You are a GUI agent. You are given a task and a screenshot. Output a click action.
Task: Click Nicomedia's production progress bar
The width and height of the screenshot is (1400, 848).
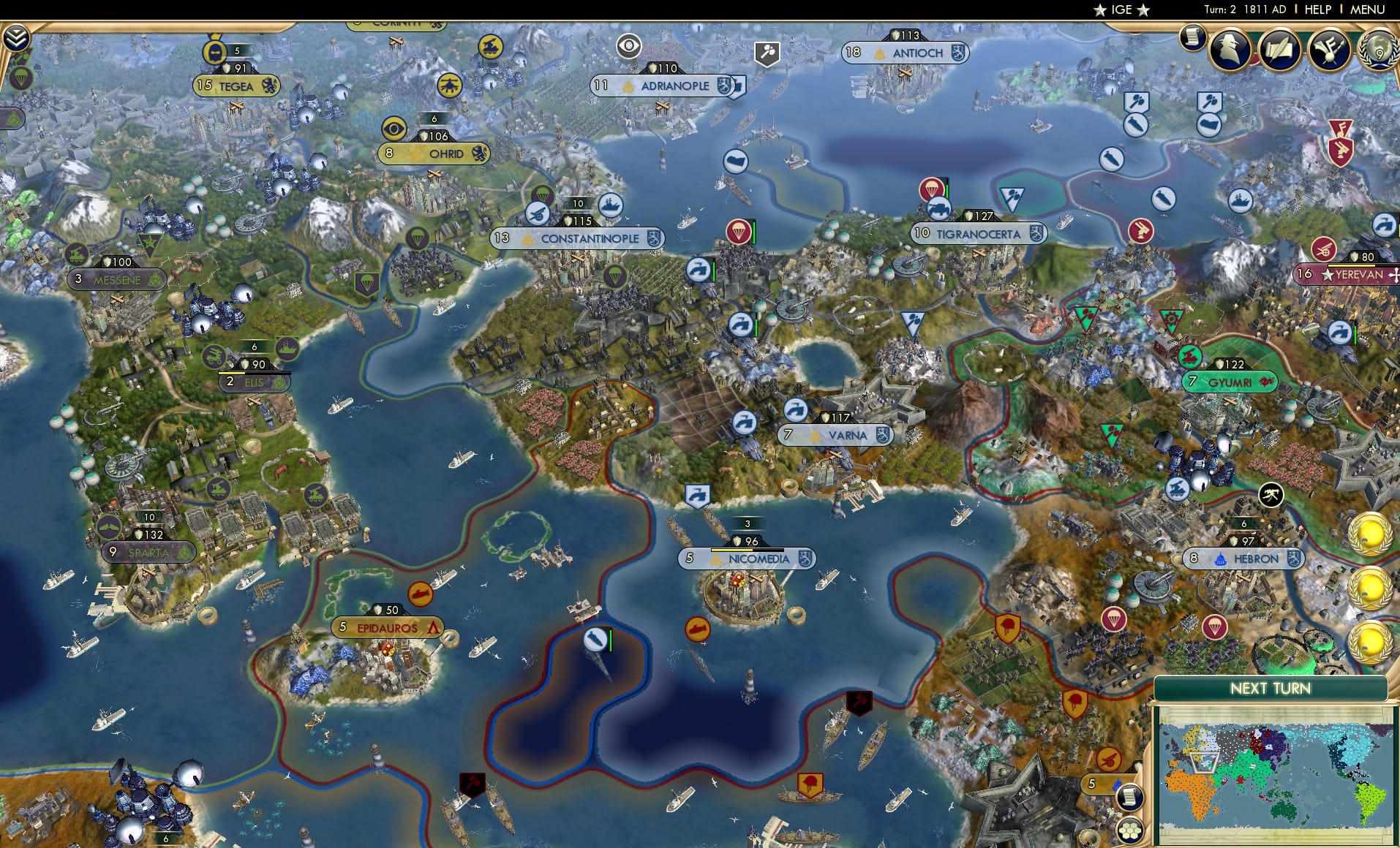[x=748, y=550]
